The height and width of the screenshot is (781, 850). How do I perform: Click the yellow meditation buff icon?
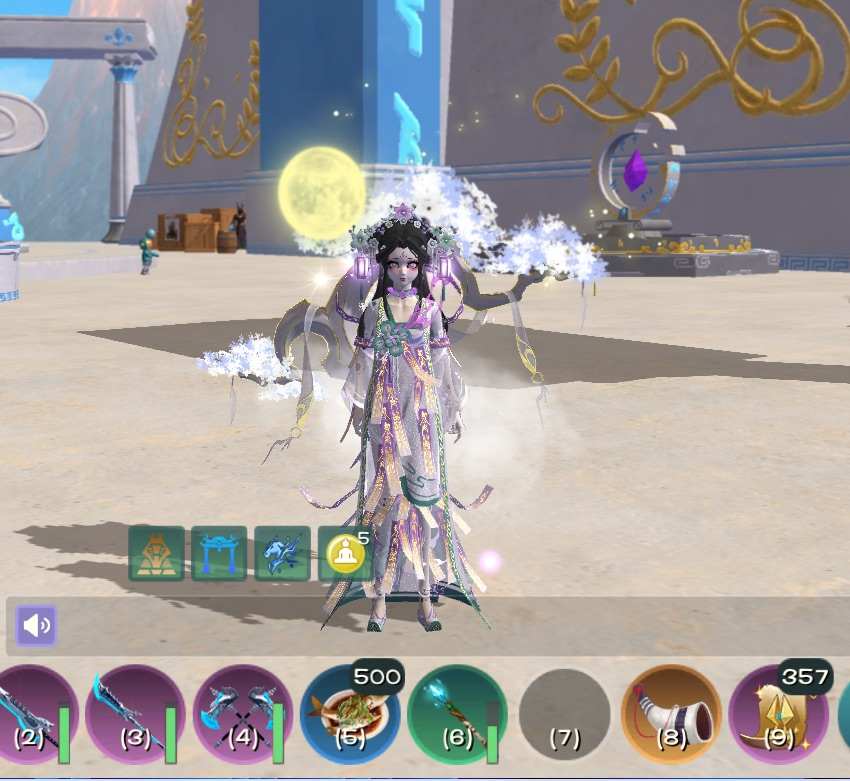(345, 554)
